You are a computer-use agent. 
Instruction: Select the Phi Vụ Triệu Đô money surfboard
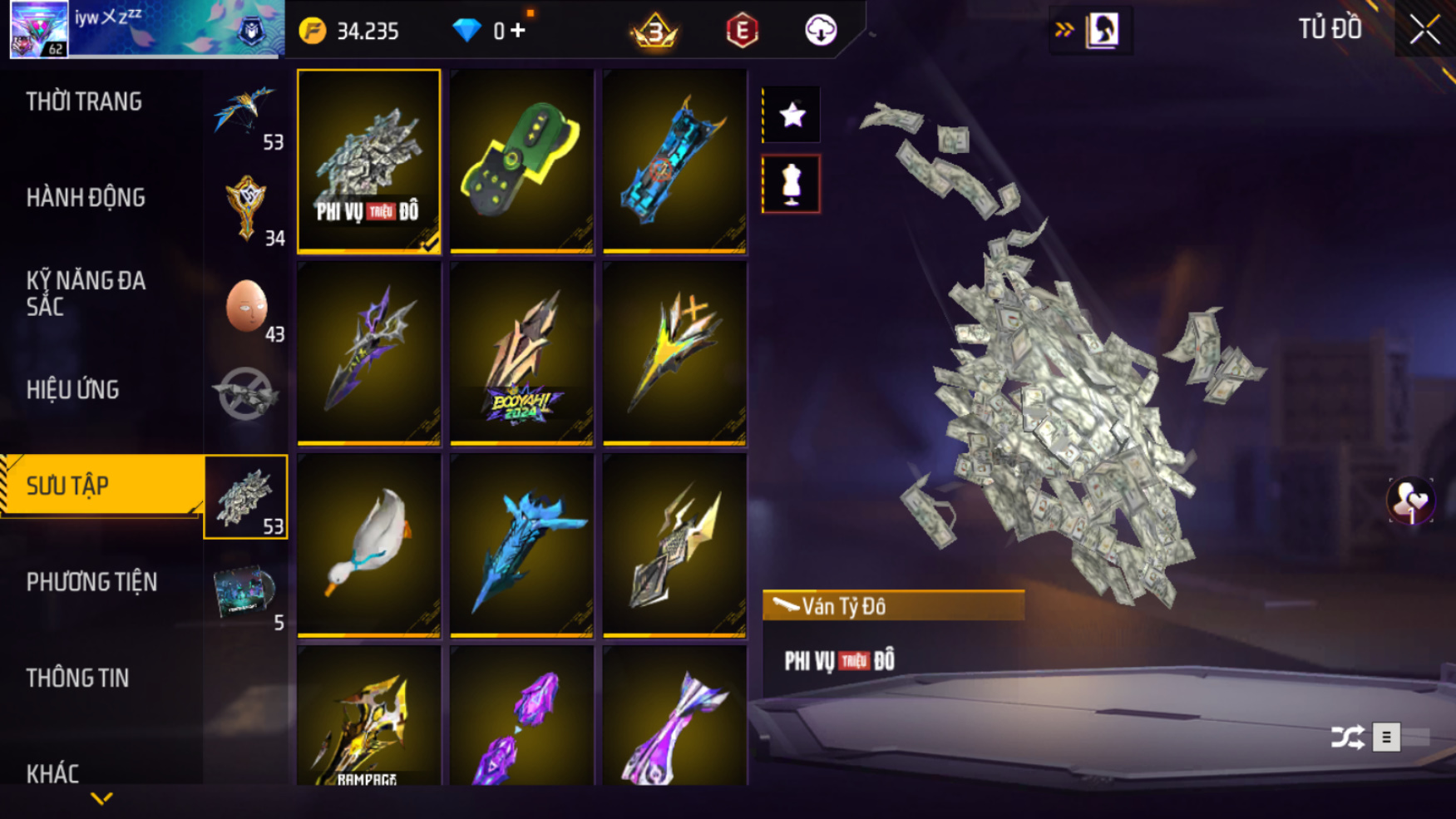pos(368,161)
